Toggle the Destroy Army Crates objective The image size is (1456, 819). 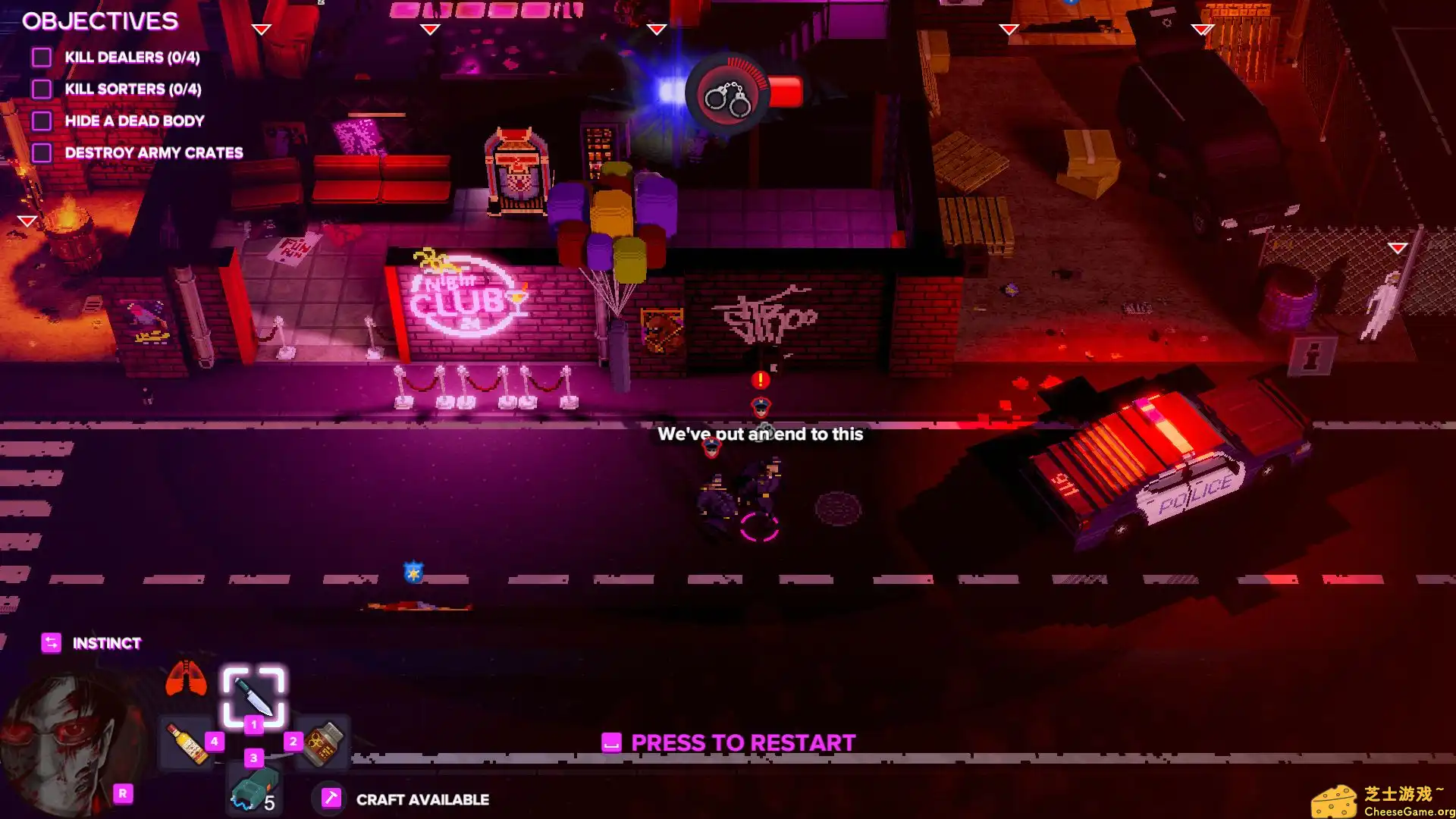tap(41, 152)
